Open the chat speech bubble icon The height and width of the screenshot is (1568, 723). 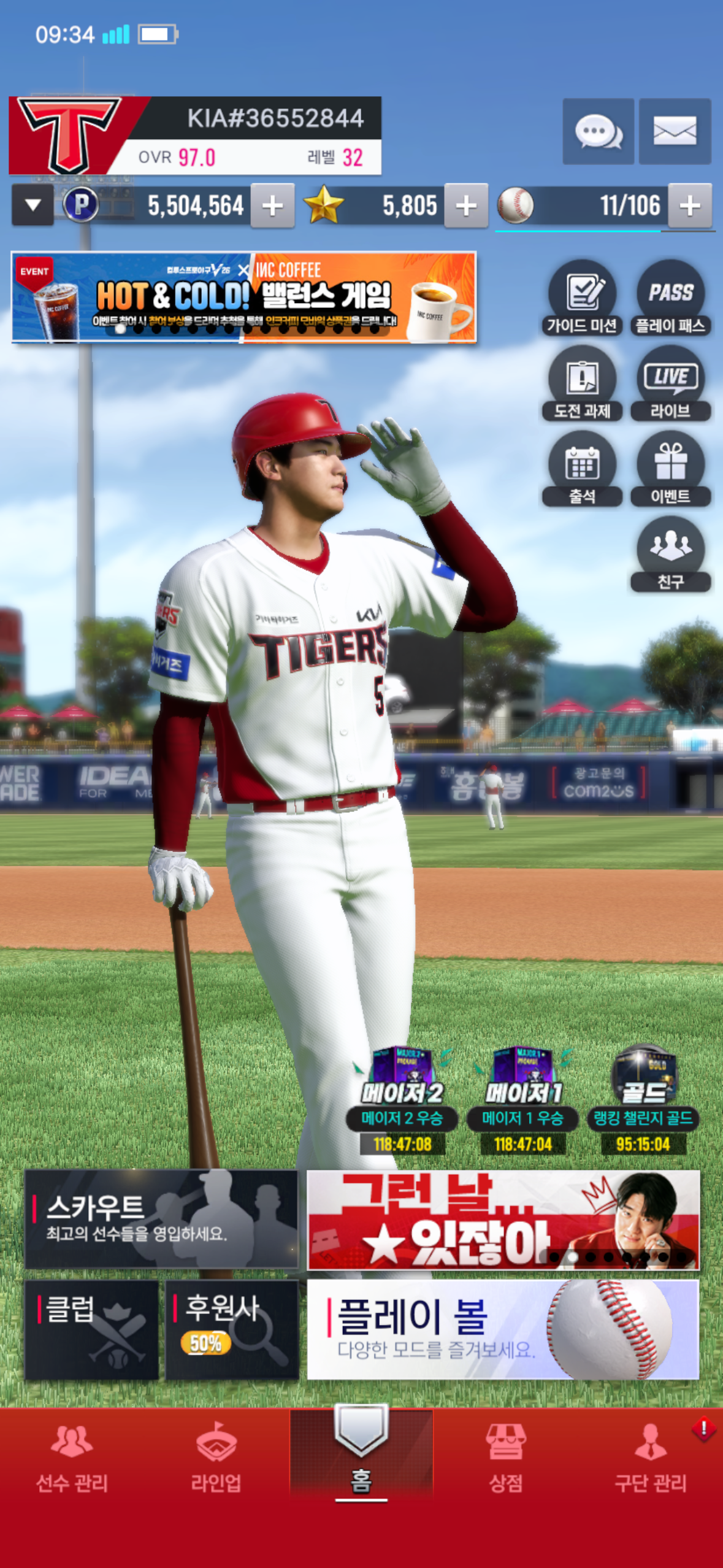tap(598, 131)
